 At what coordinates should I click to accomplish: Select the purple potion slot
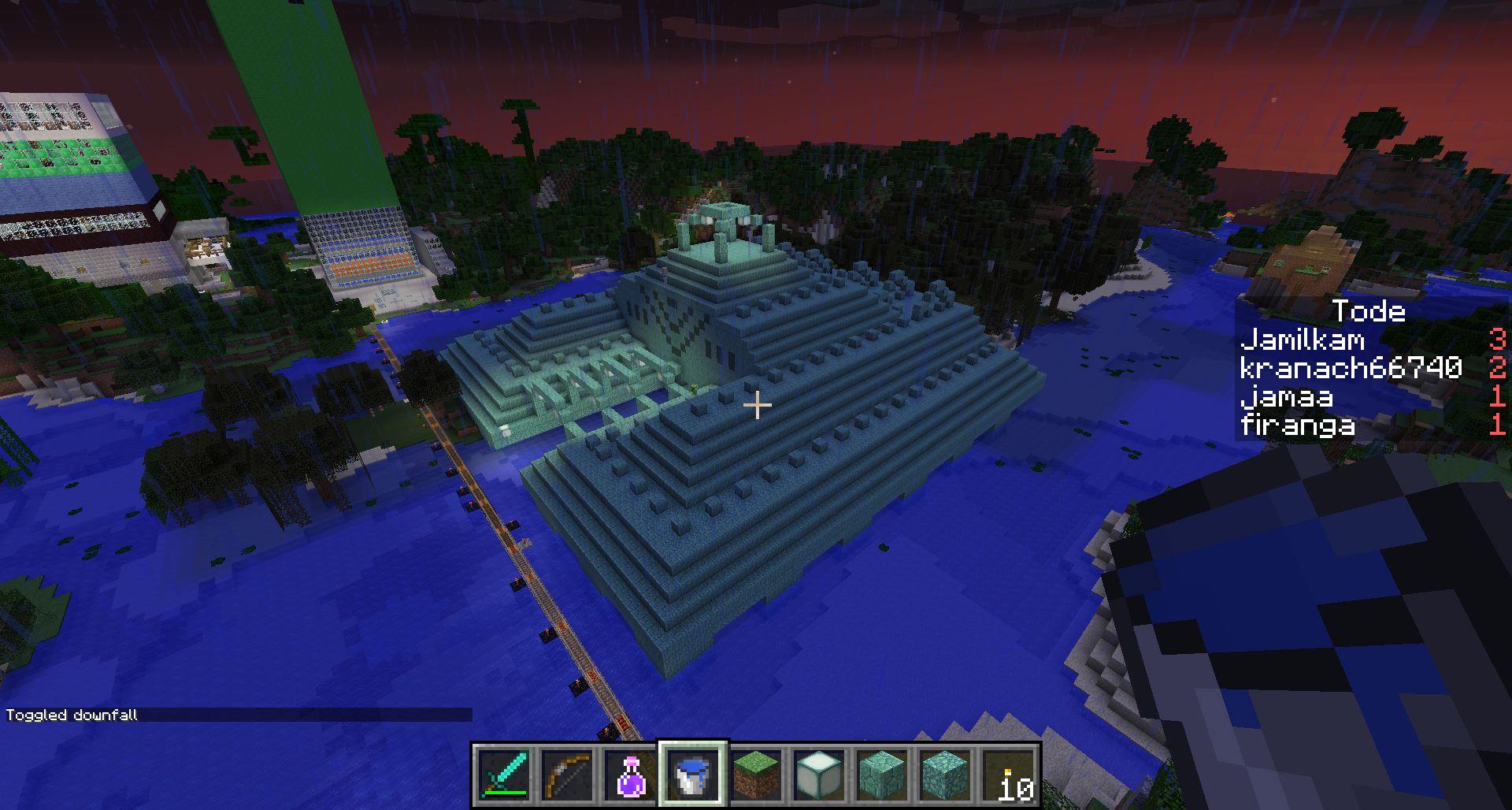click(630, 775)
